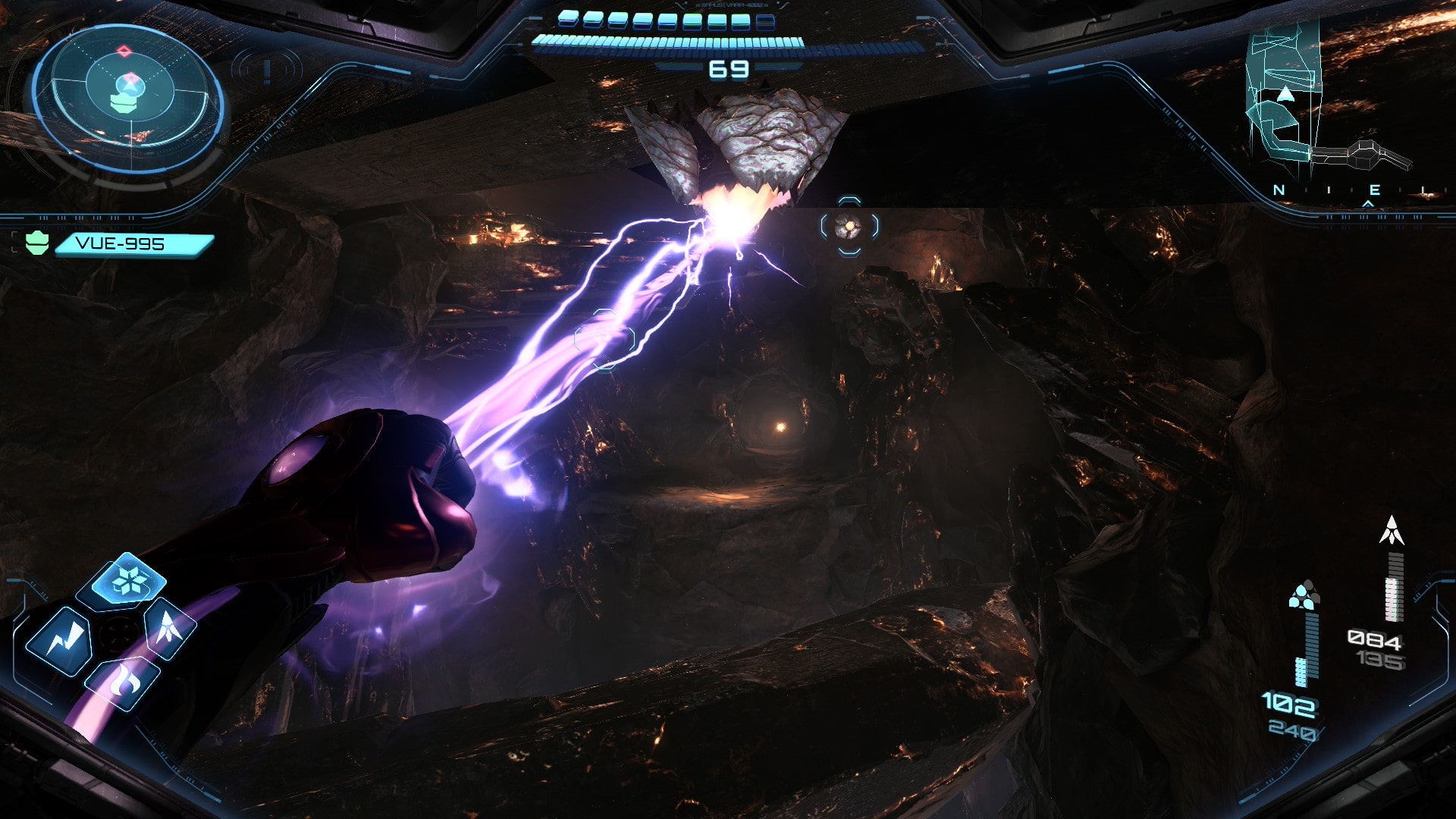Click the missile ammo icon above the 084 count
Viewport: 1456px width, 819px height.
click(x=1391, y=531)
